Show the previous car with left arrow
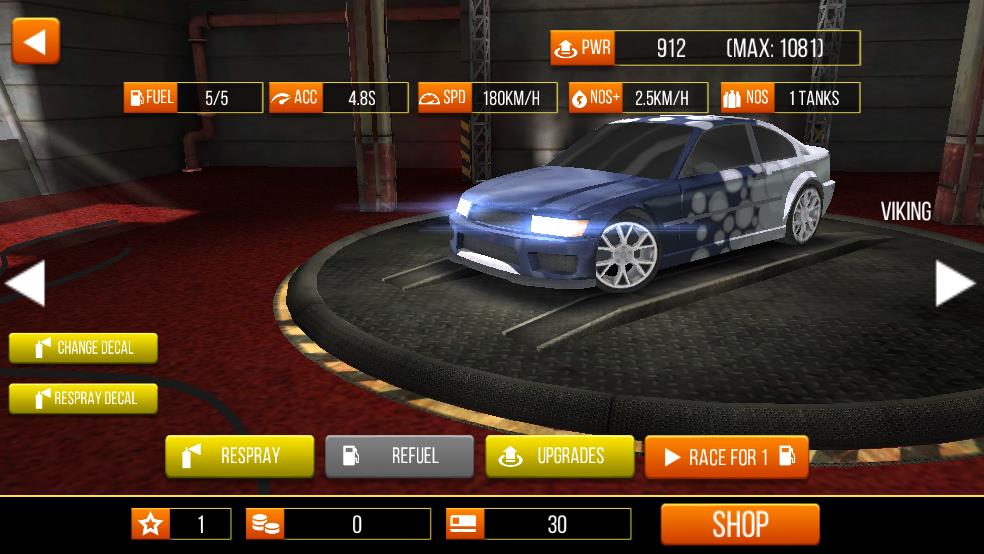 (25, 283)
